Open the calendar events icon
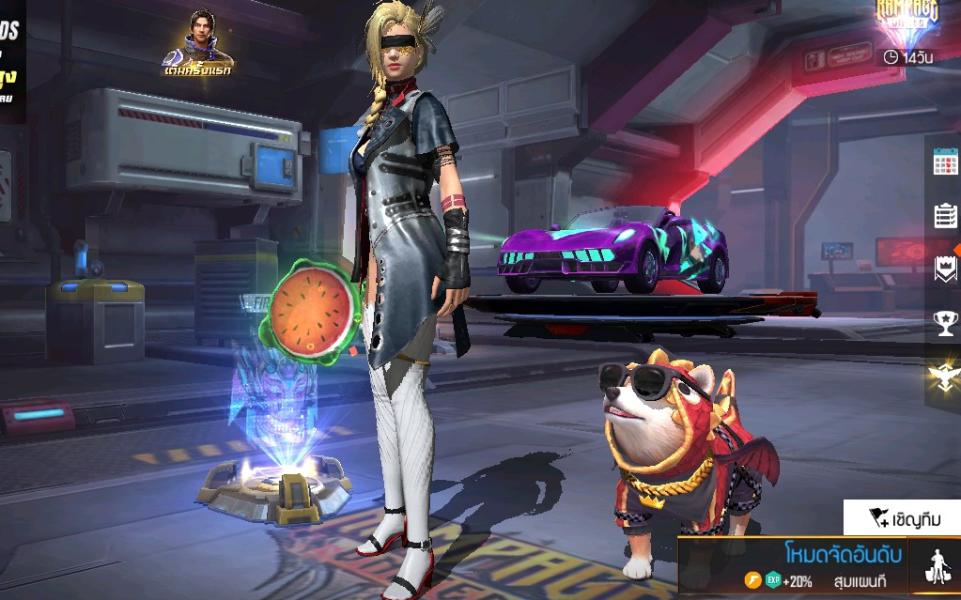 click(945, 162)
